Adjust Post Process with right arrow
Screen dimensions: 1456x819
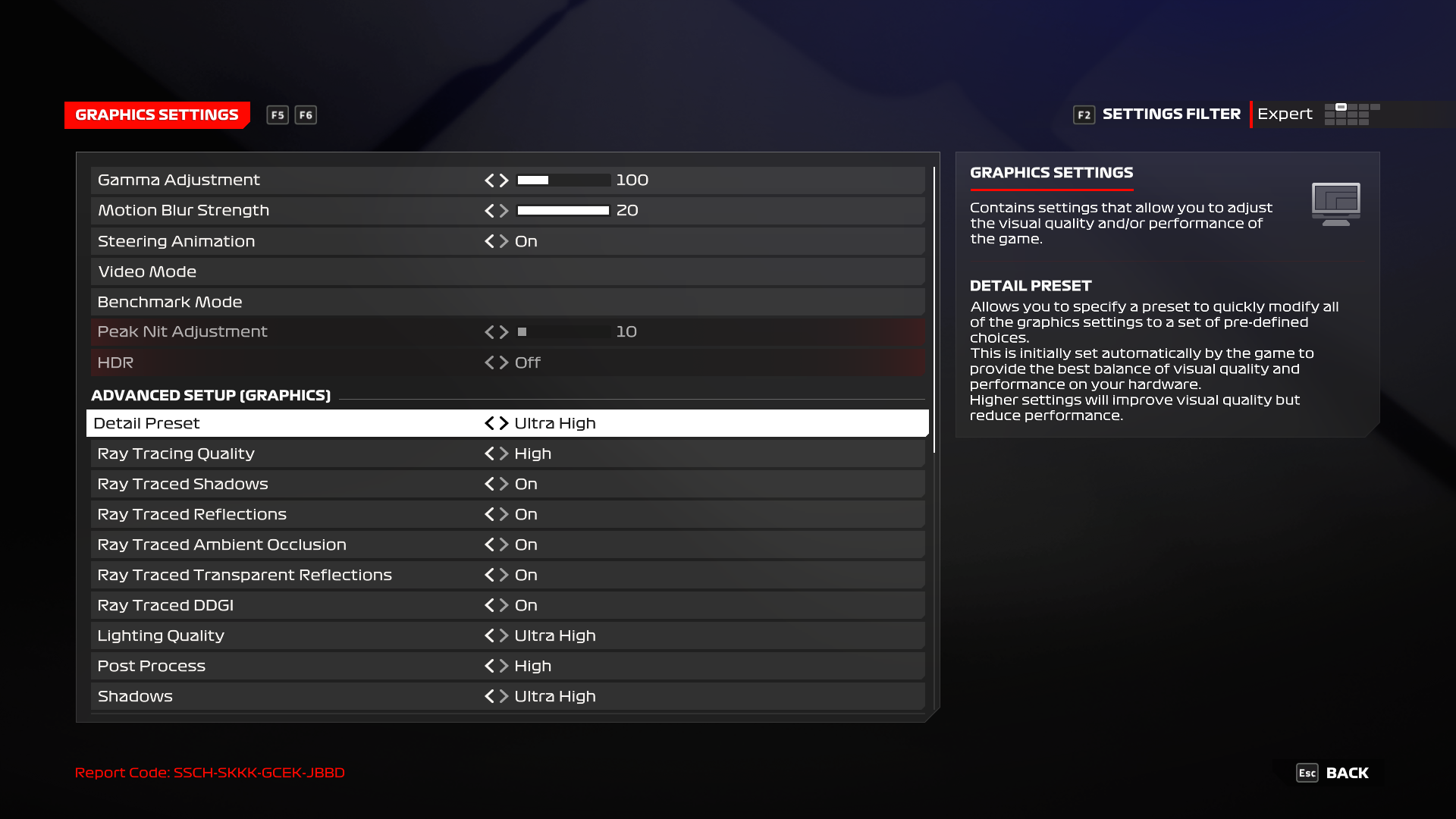[504, 666]
